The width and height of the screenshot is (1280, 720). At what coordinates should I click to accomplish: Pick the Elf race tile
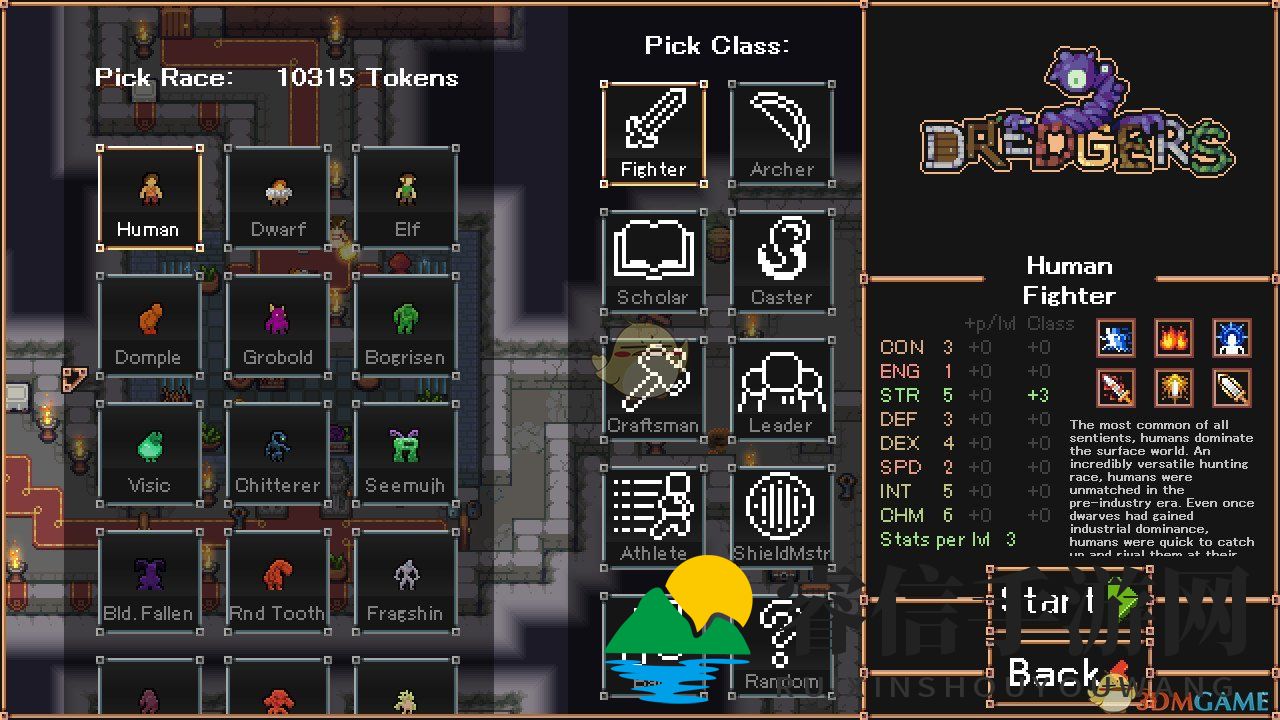[406, 197]
